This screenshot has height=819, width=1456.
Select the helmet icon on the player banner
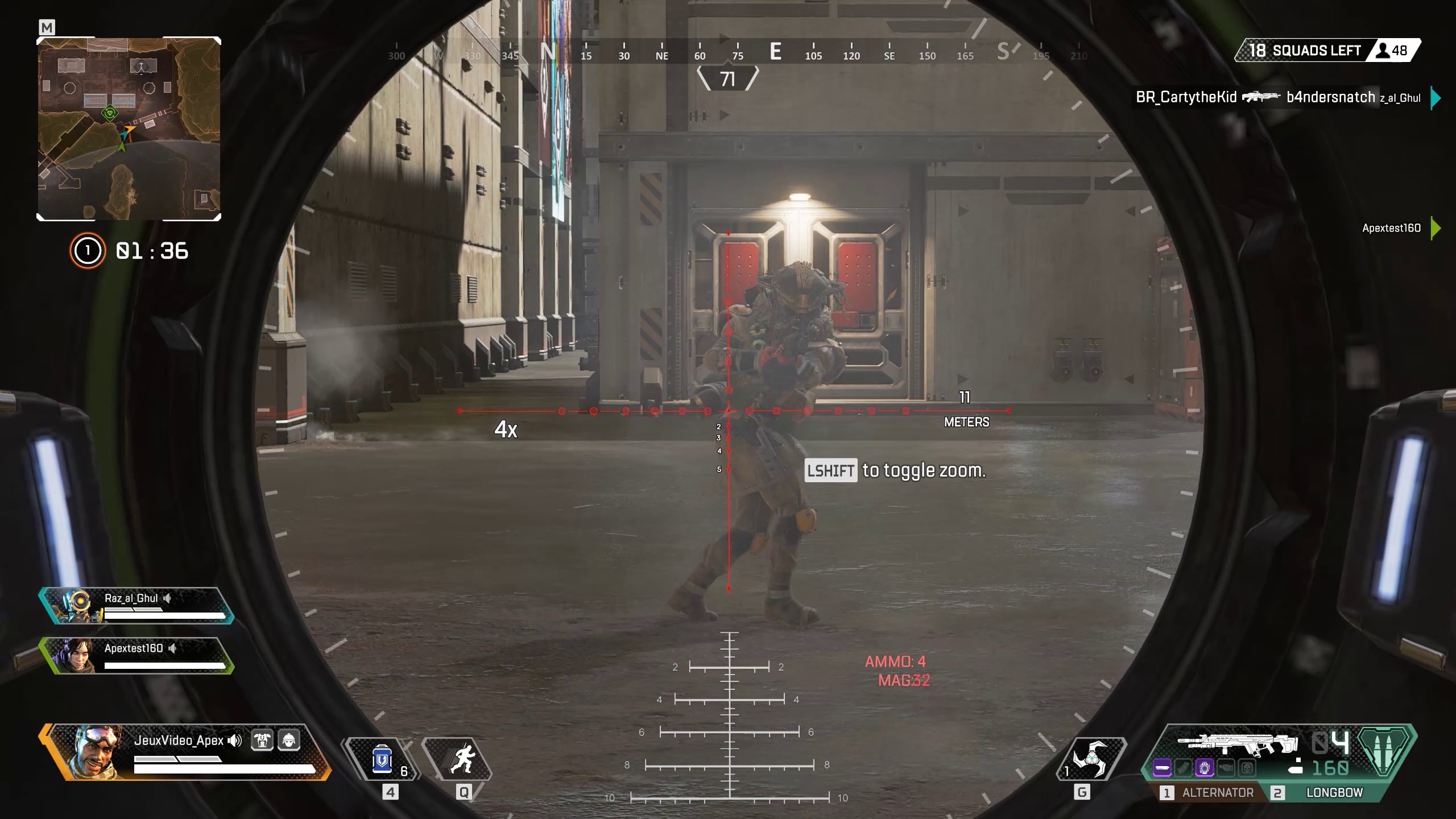(x=288, y=741)
